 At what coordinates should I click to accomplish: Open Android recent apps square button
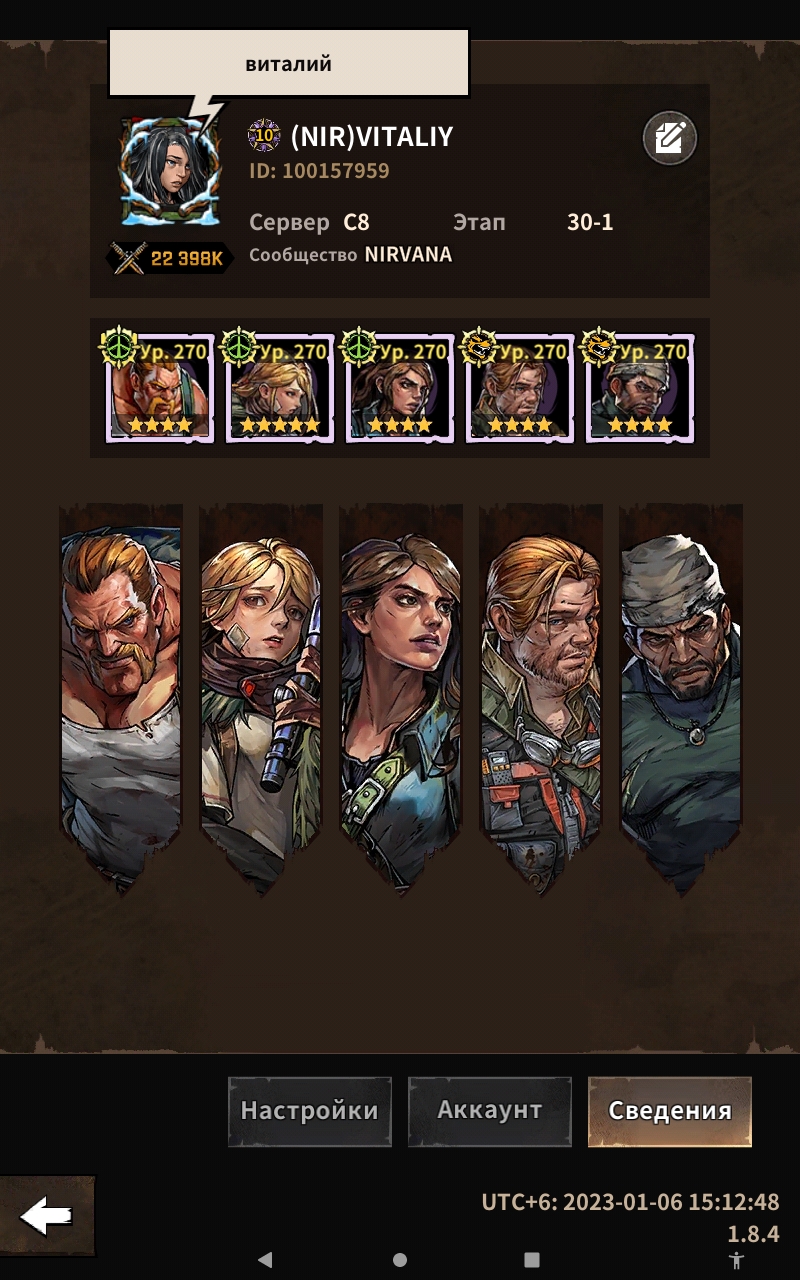click(532, 1260)
